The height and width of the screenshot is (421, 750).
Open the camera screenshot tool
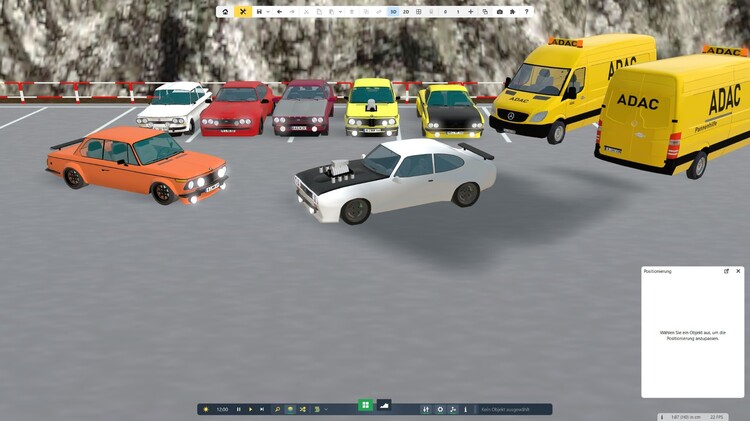click(x=500, y=12)
